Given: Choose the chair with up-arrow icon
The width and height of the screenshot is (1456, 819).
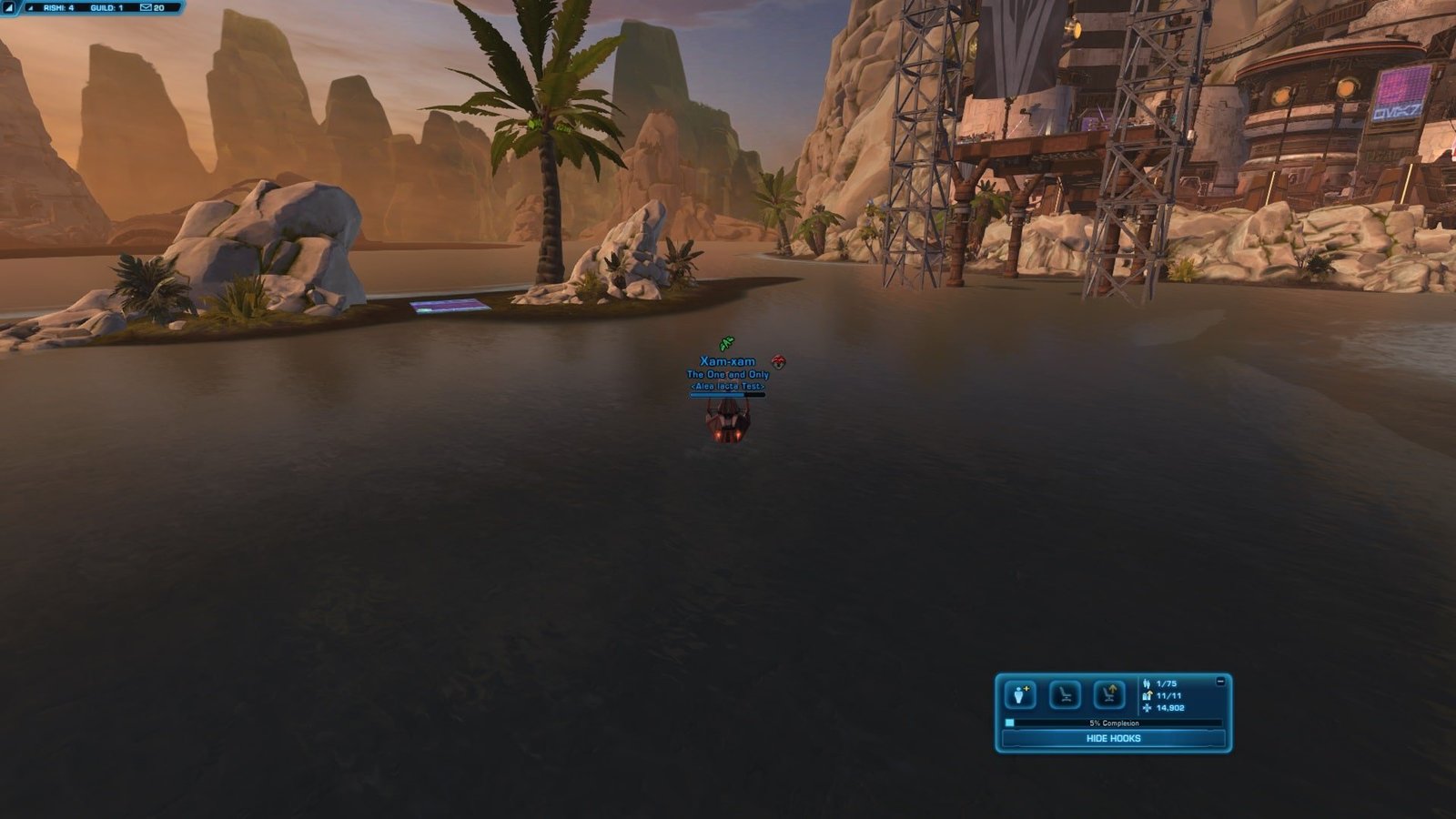Looking at the screenshot, I should [1108, 695].
